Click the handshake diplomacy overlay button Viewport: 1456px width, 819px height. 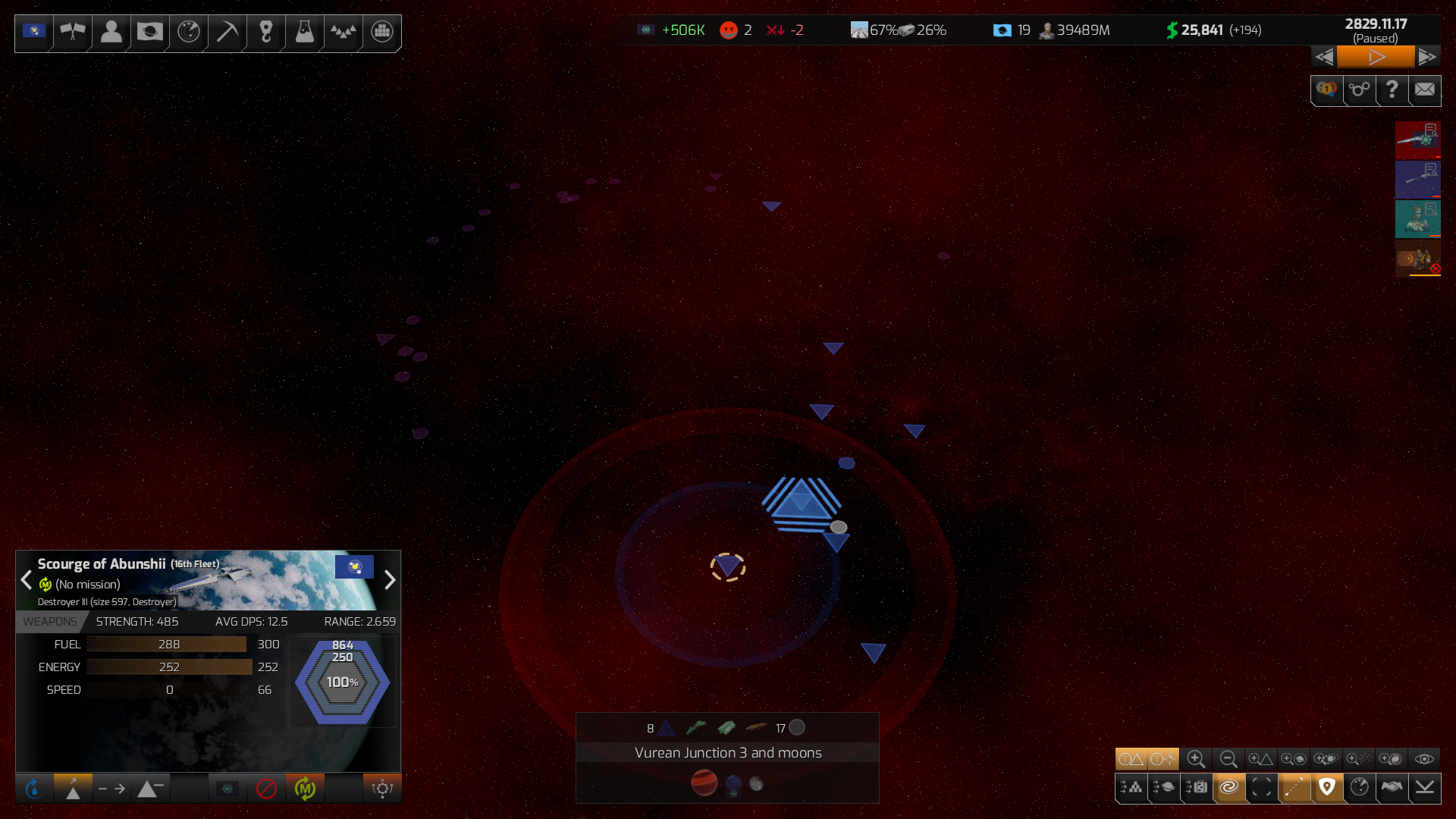(1392, 788)
